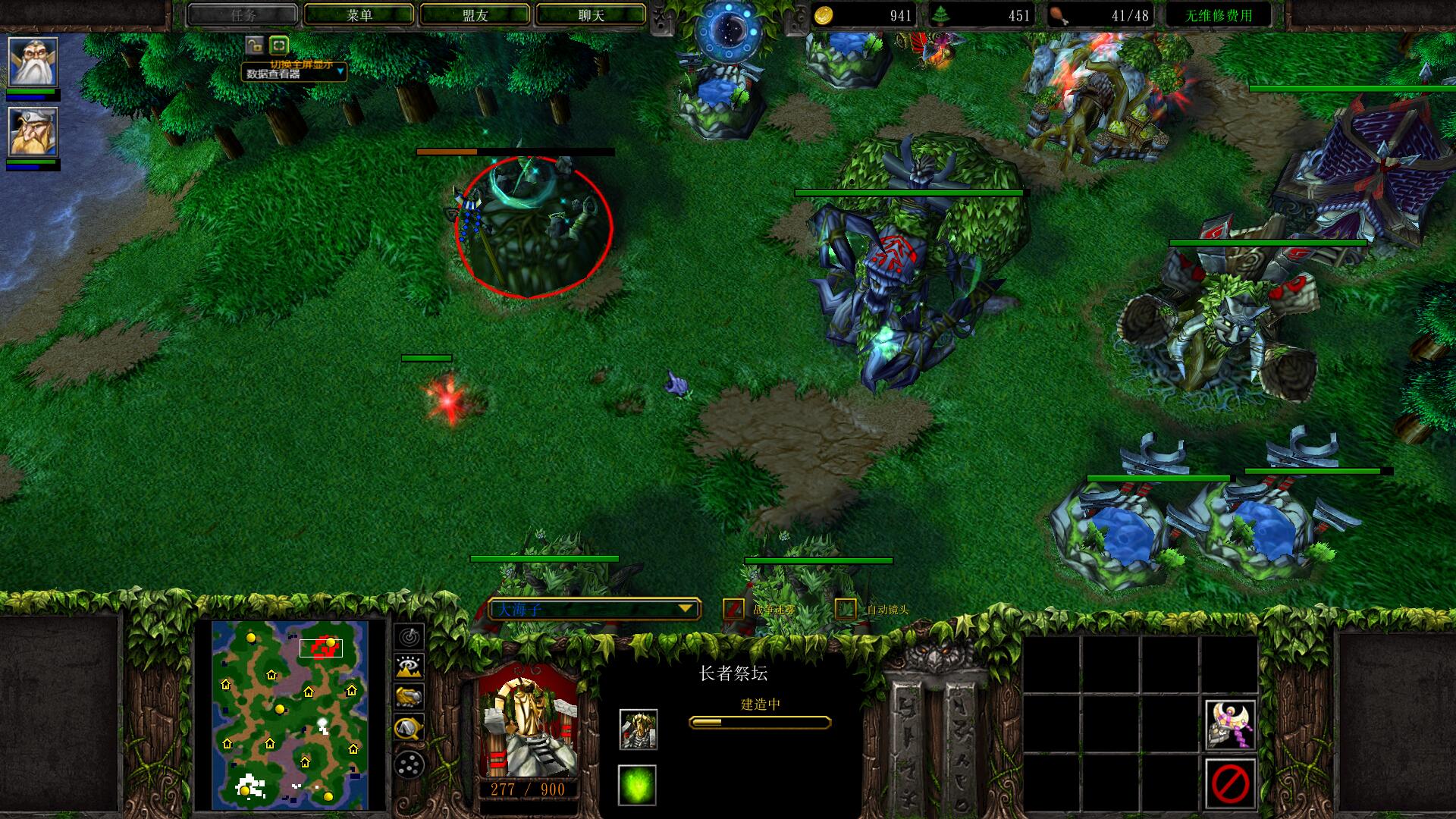Click the minimap signal ping button
The width and height of the screenshot is (1456, 819).
[409, 635]
